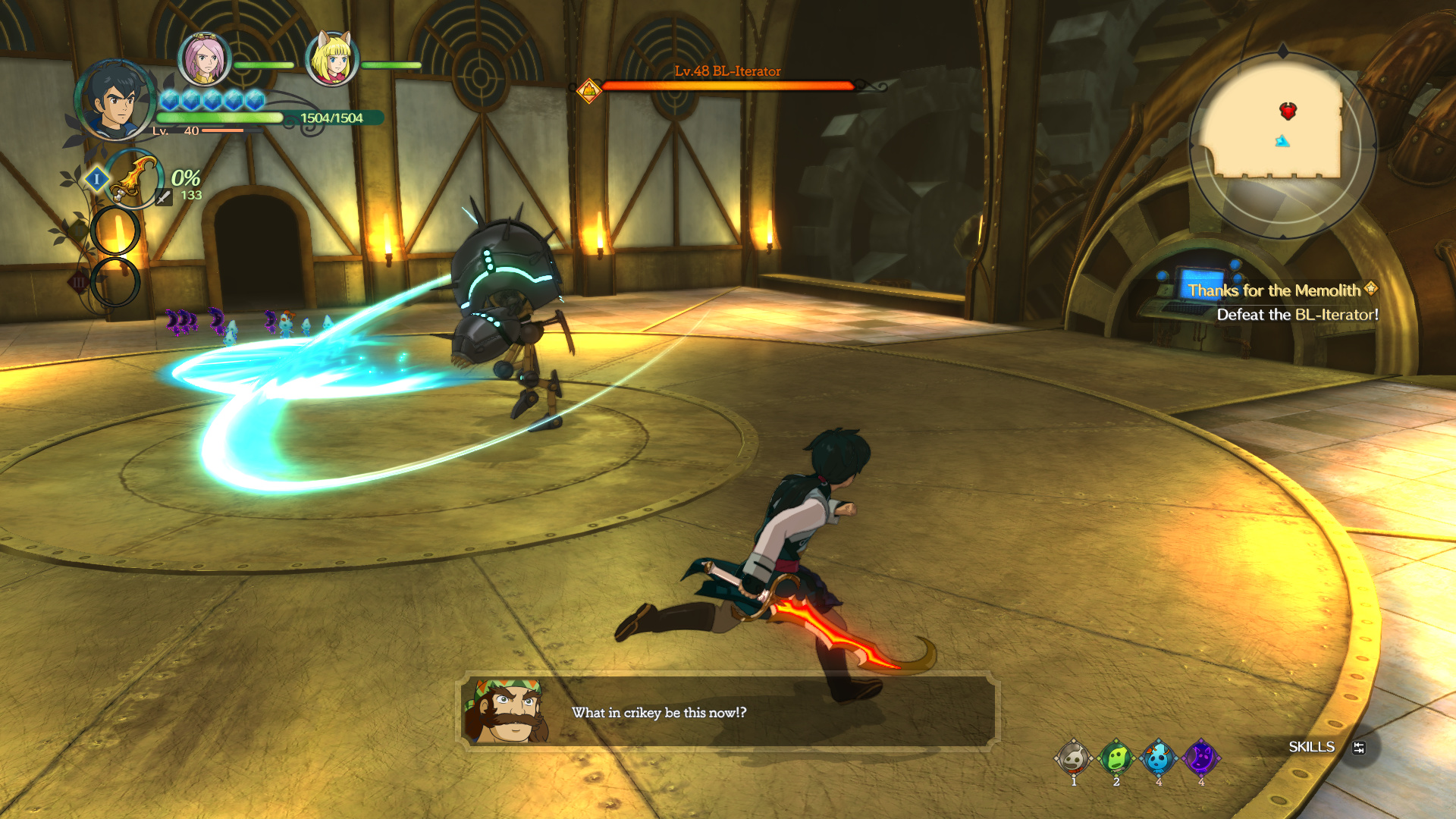The height and width of the screenshot is (819, 1456).
Task: Click the circular minimap
Action: (1282, 144)
